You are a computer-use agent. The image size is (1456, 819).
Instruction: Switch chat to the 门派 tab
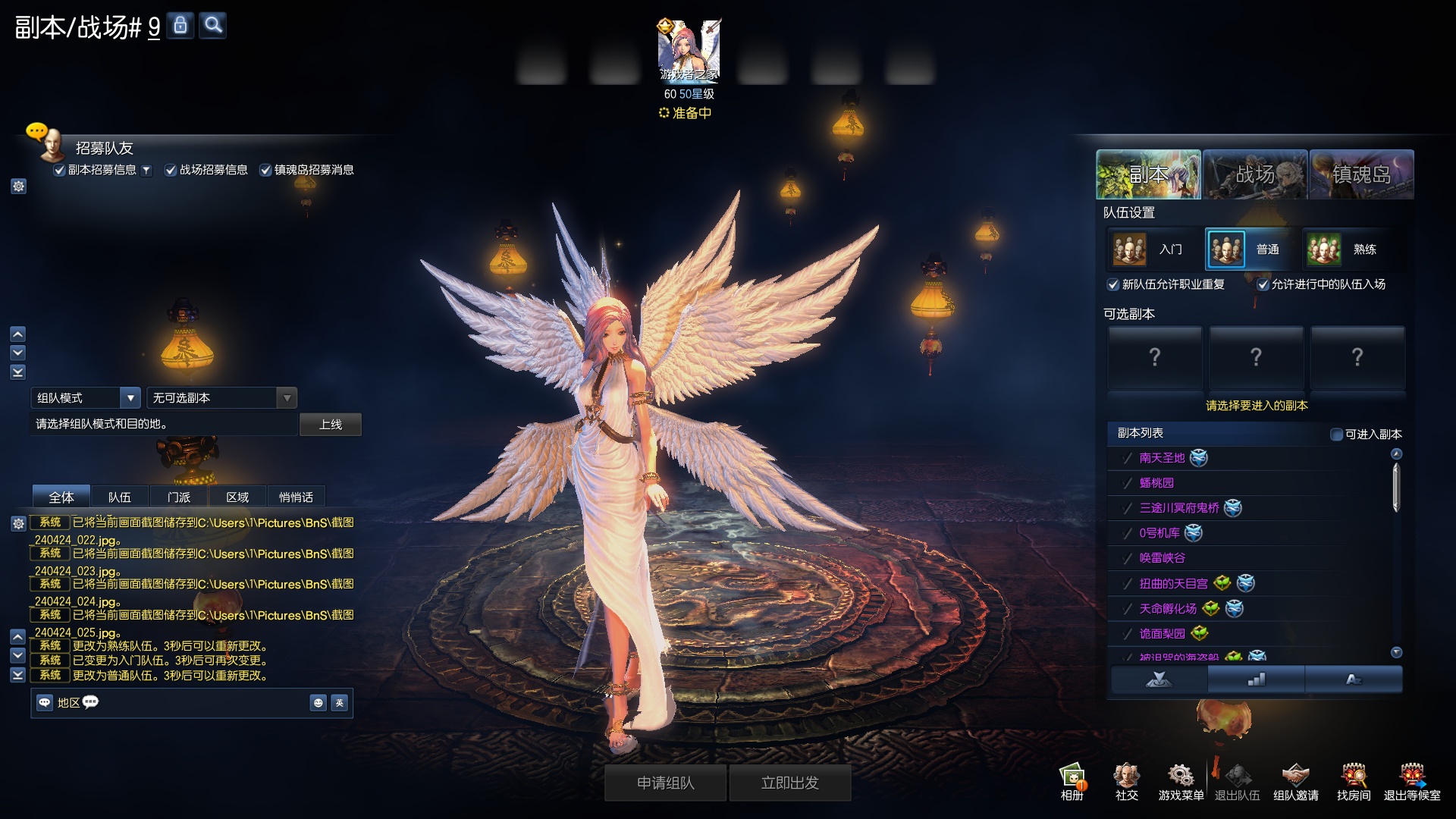click(178, 497)
